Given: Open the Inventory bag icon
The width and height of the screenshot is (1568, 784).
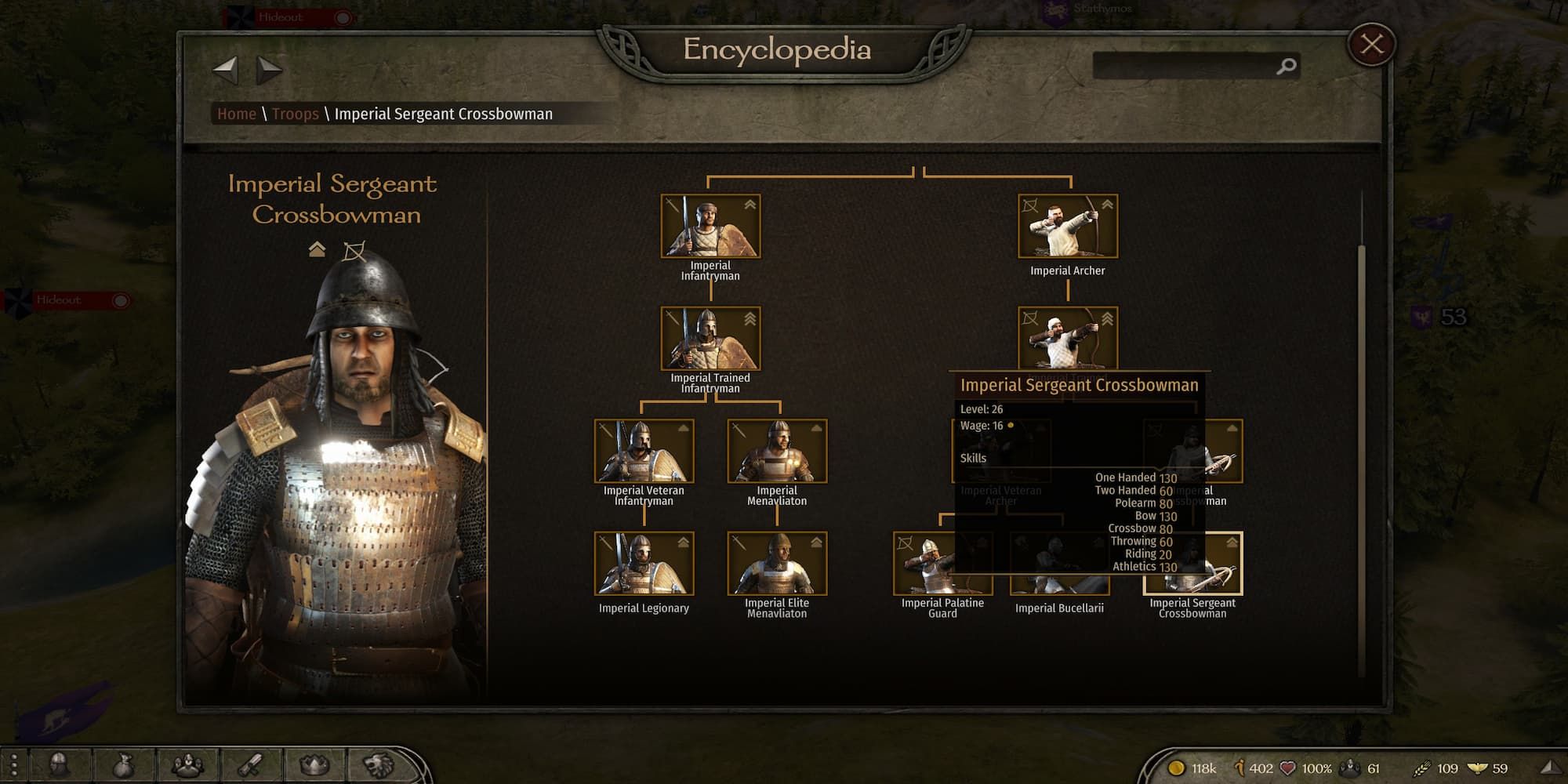Looking at the screenshot, I should (123, 765).
